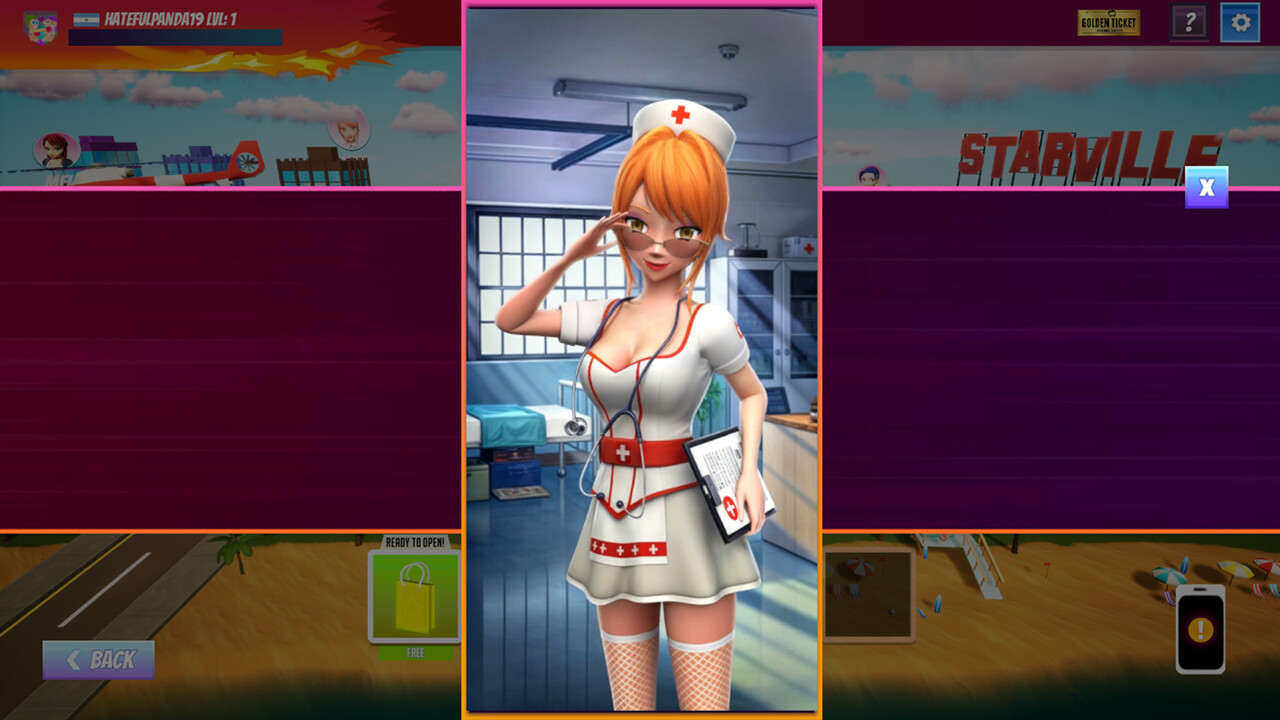Tap the phone with exclamation alert
This screenshot has height=720, width=1280.
[1200, 629]
